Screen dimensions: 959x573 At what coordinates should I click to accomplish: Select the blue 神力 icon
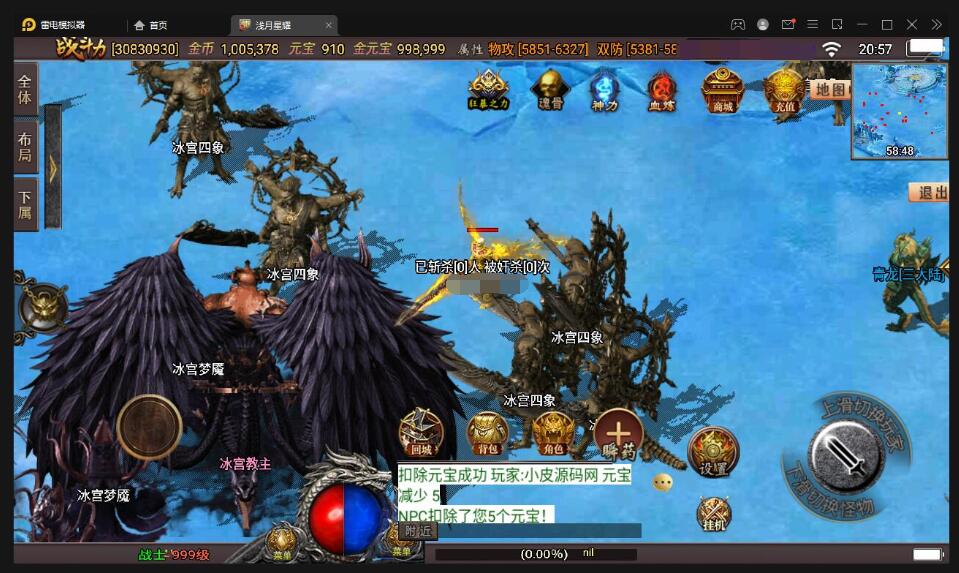pyautogui.click(x=604, y=90)
